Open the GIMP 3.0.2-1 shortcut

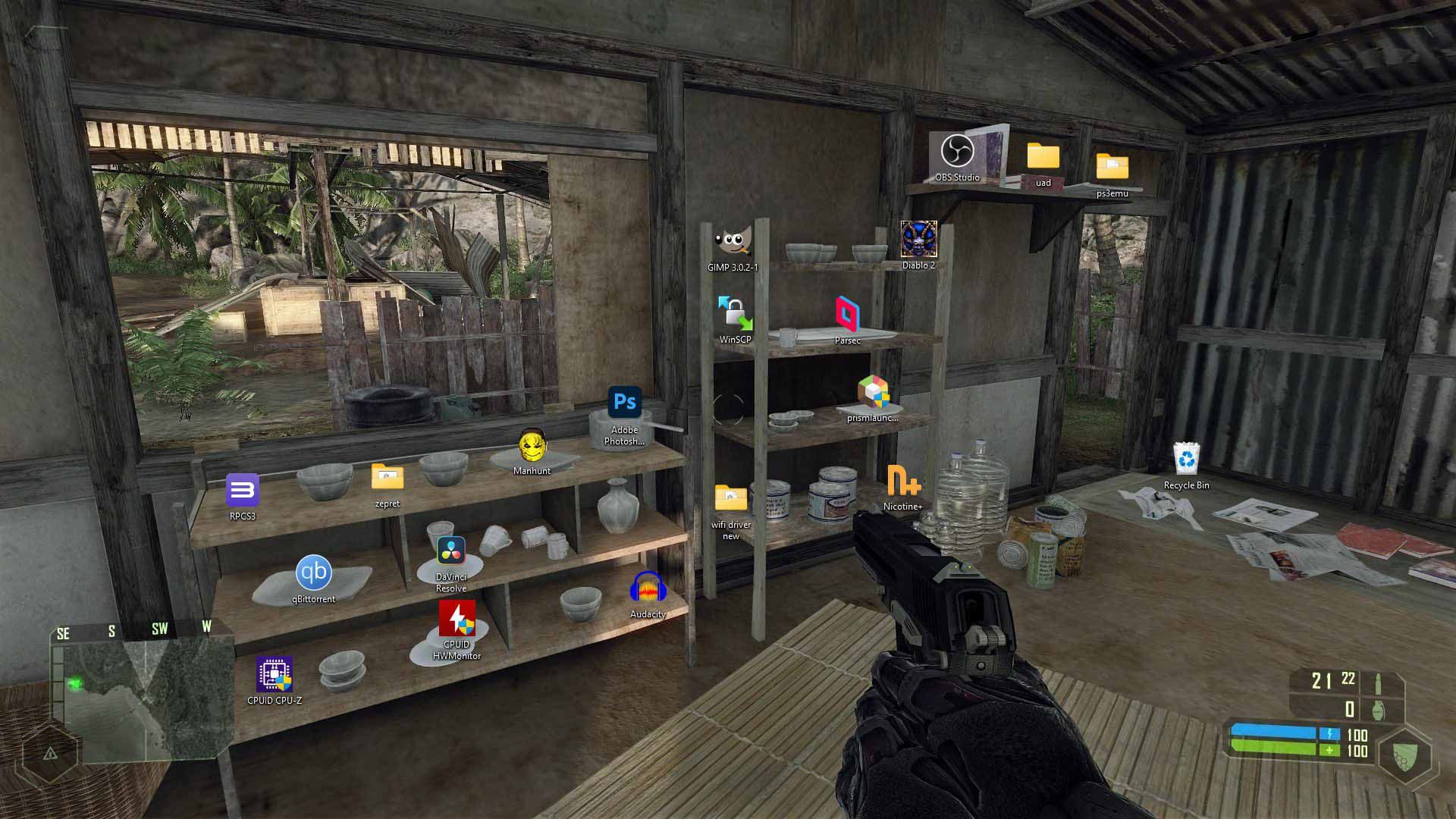[733, 241]
